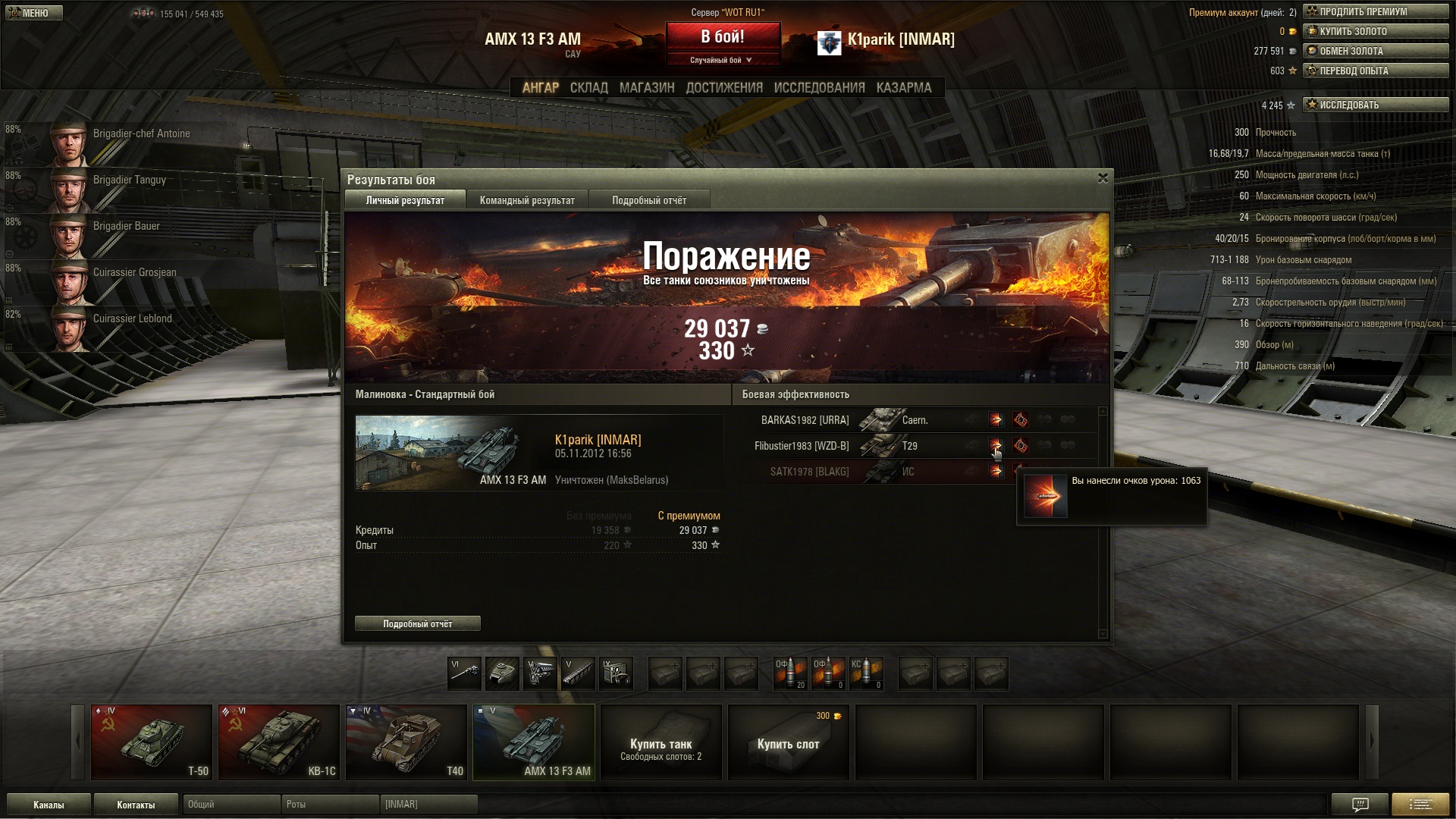
Task: Select the T-50 tank in carousel
Action: (152, 742)
